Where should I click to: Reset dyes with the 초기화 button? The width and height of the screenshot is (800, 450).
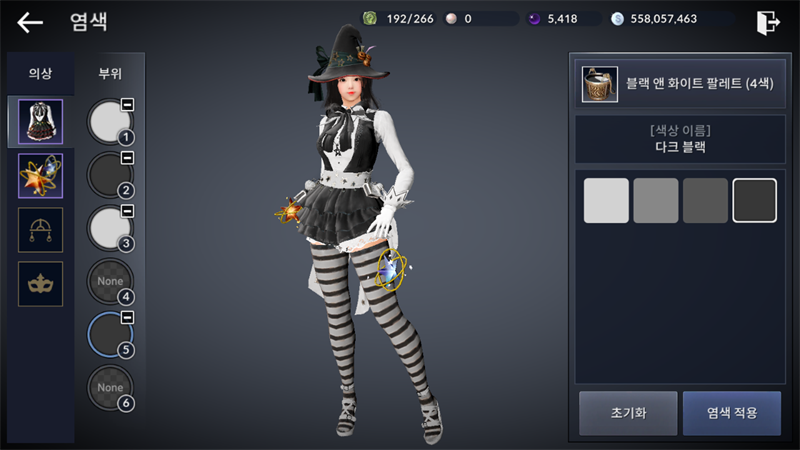(x=626, y=413)
